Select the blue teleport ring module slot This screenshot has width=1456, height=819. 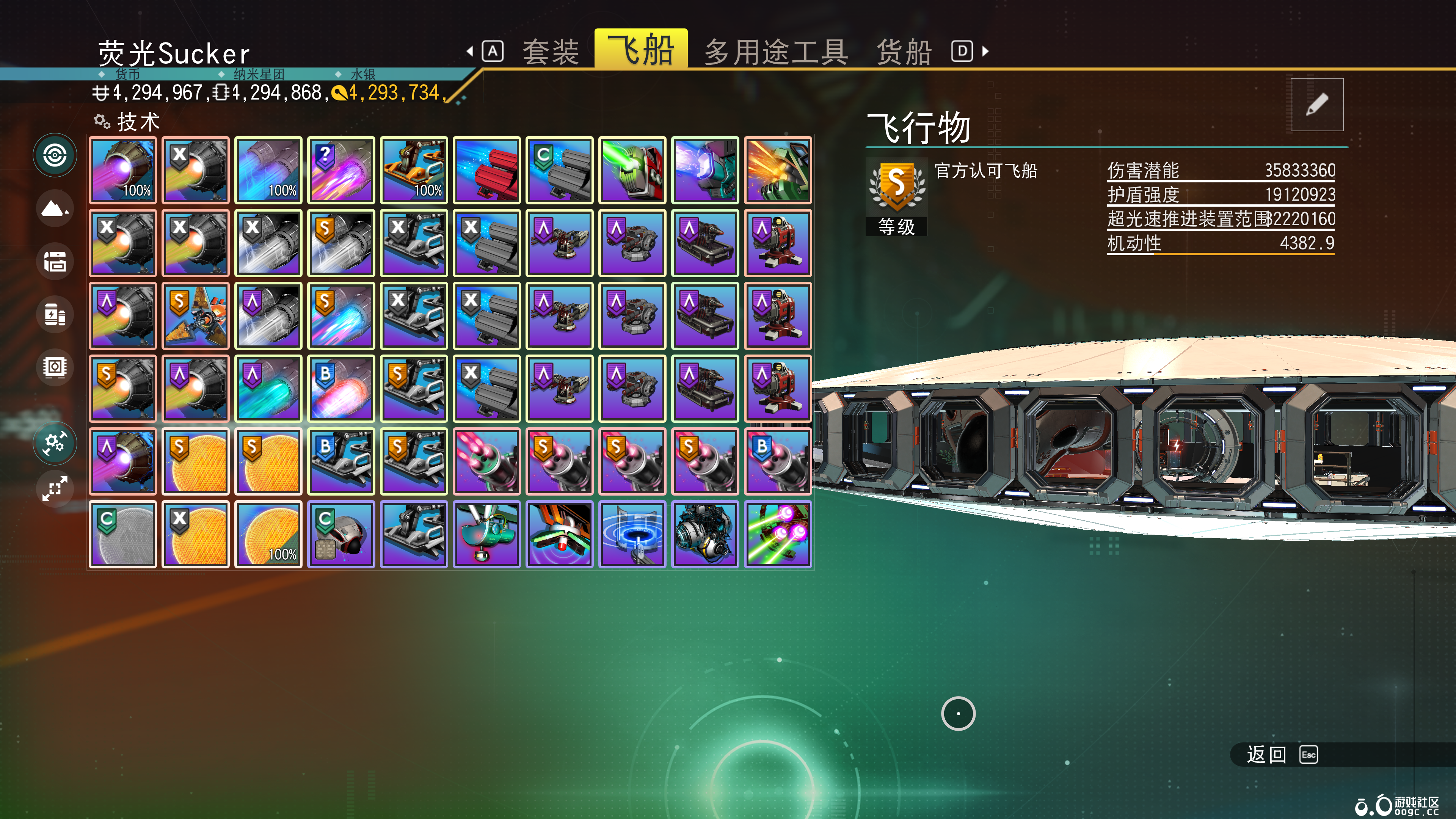pyautogui.click(x=632, y=534)
